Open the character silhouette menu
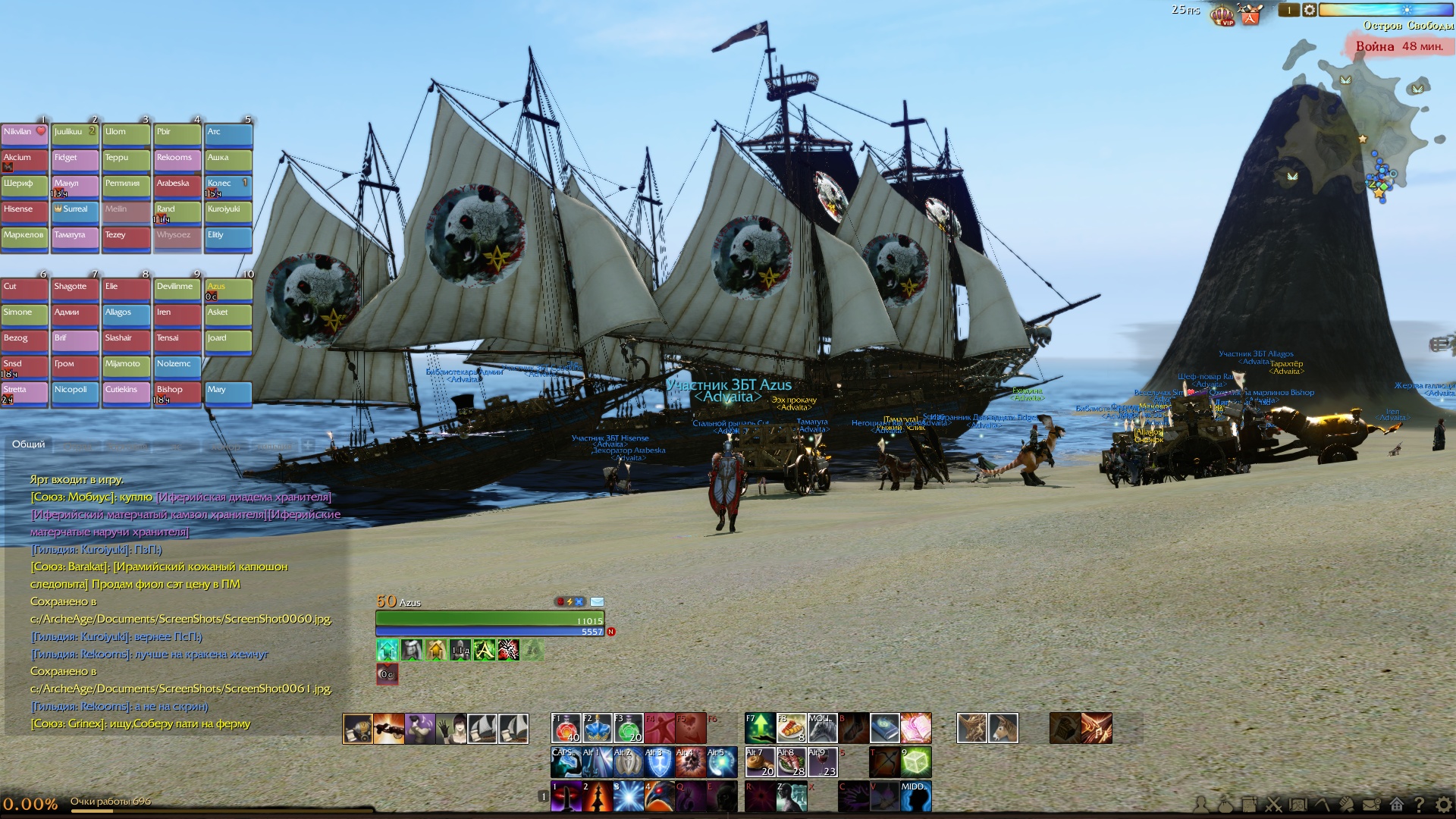 [x=1201, y=804]
